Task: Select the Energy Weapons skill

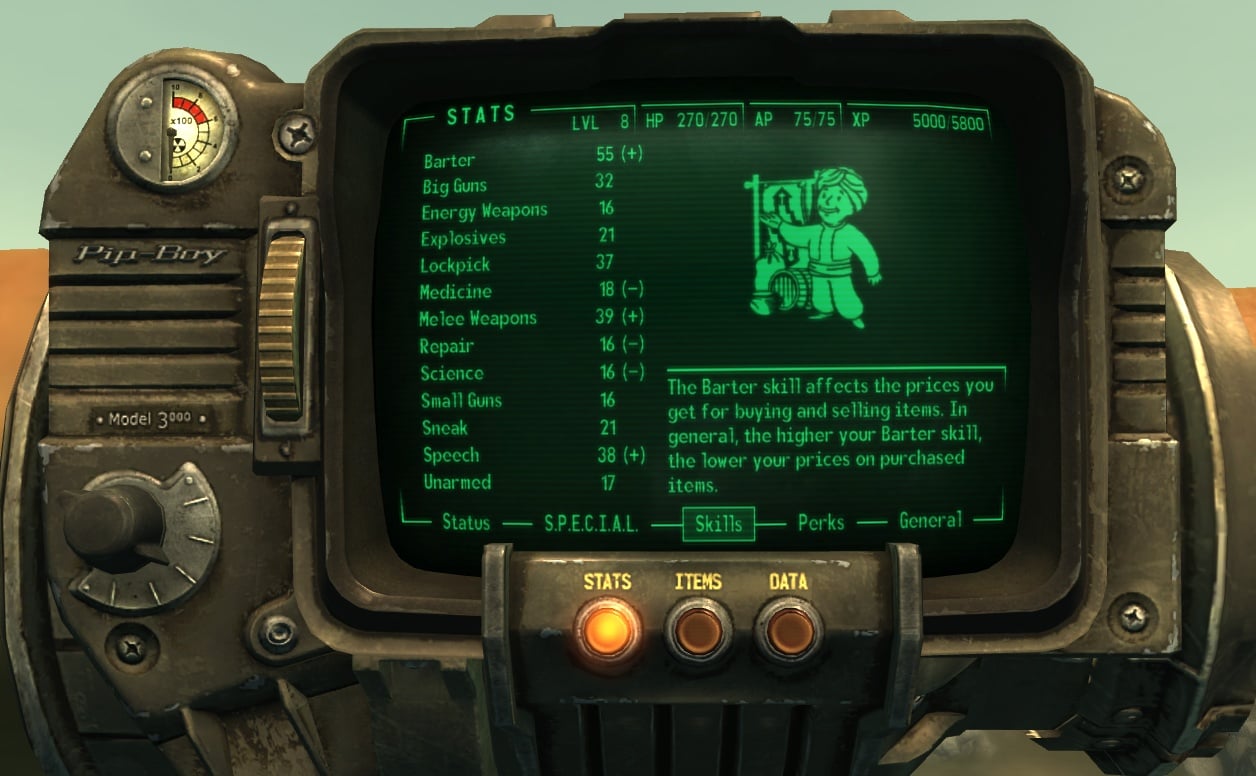Action: 484,211
